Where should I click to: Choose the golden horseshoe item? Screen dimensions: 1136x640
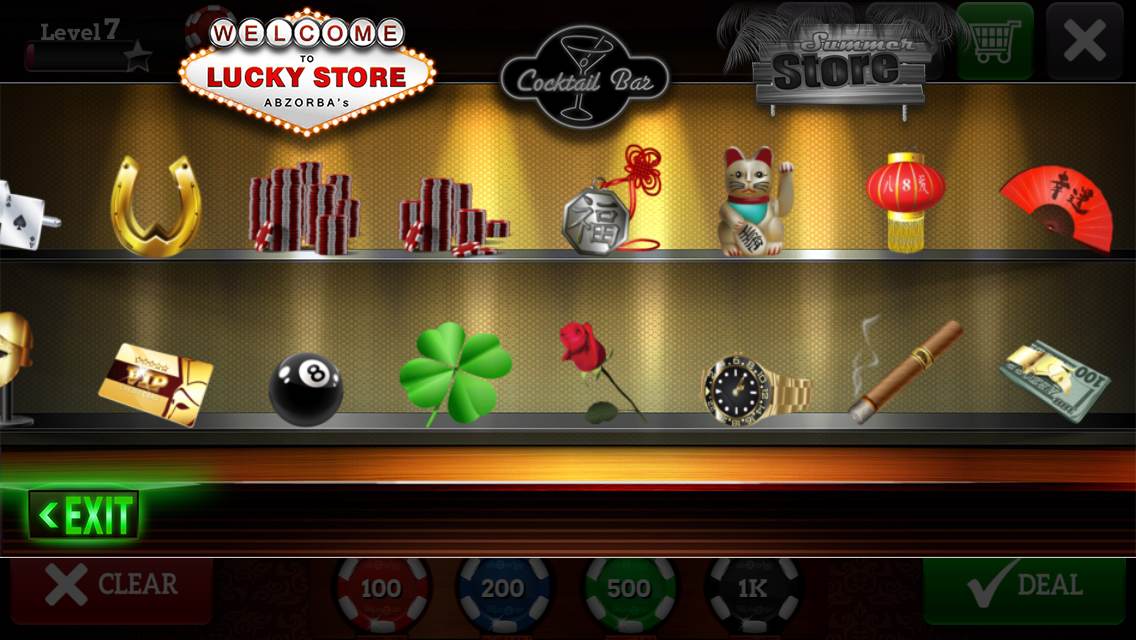[x=155, y=206]
